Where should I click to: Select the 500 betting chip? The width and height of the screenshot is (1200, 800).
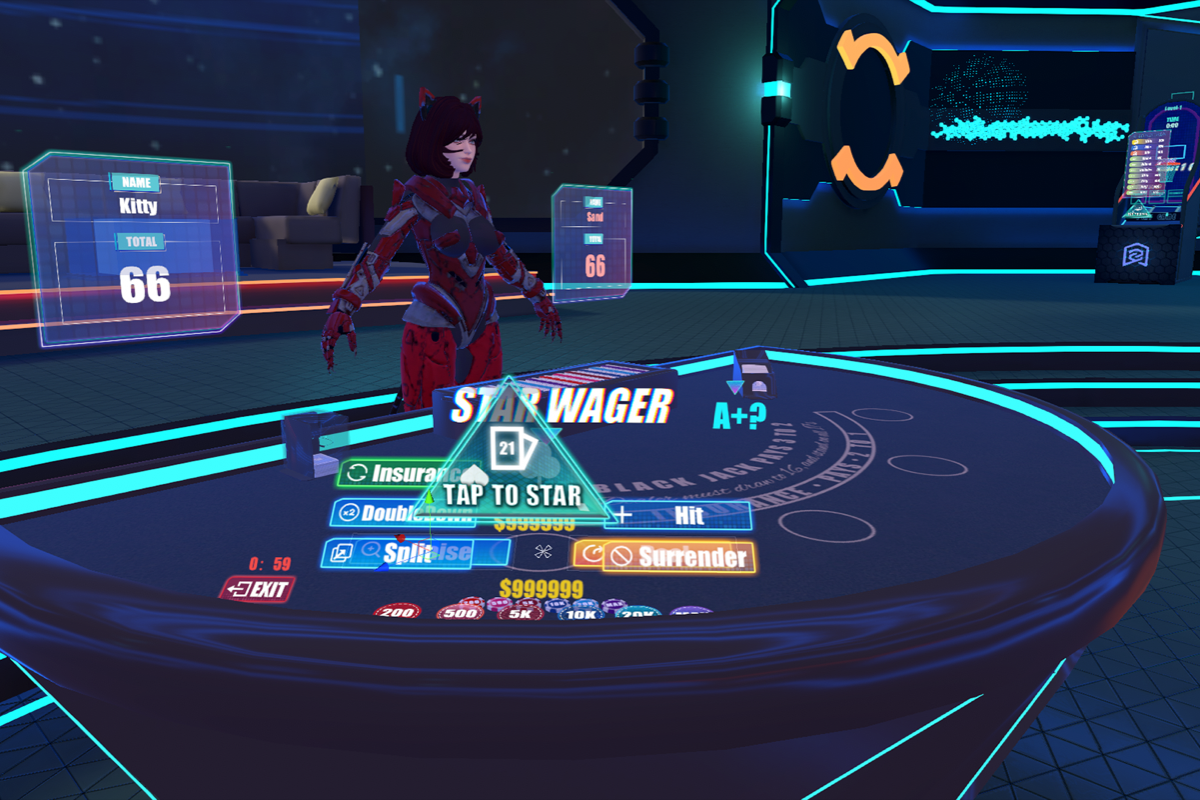coord(460,612)
